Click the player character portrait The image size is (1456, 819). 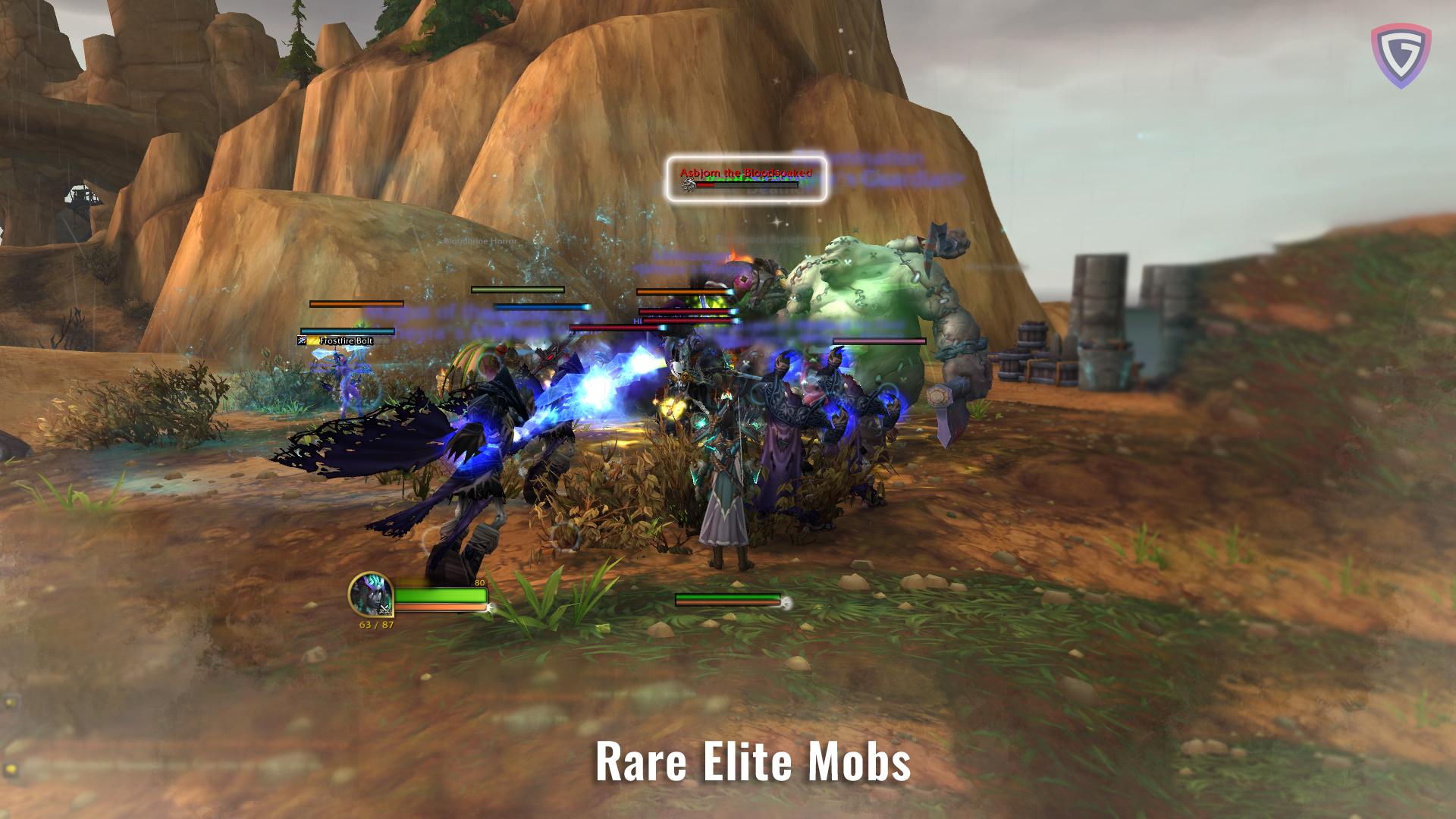[x=372, y=594]
